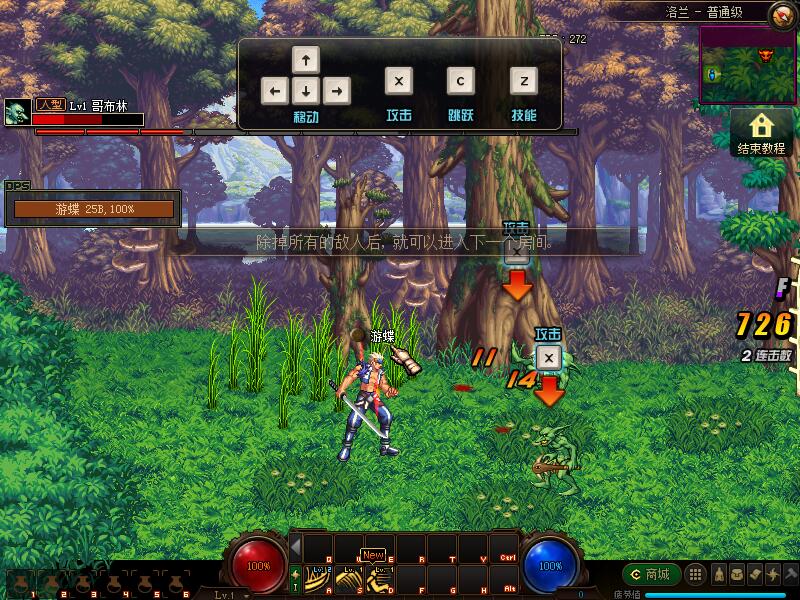Activate the skill in the A slot

coord(319,577)
